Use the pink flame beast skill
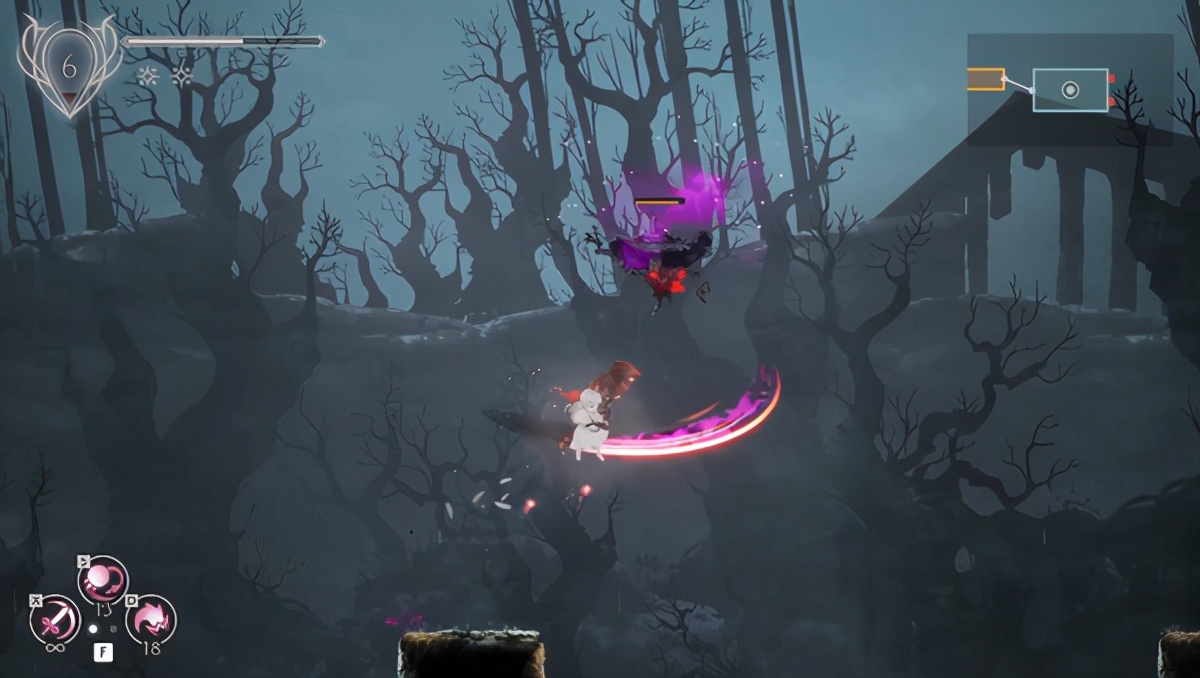 [x=151, y=620]
